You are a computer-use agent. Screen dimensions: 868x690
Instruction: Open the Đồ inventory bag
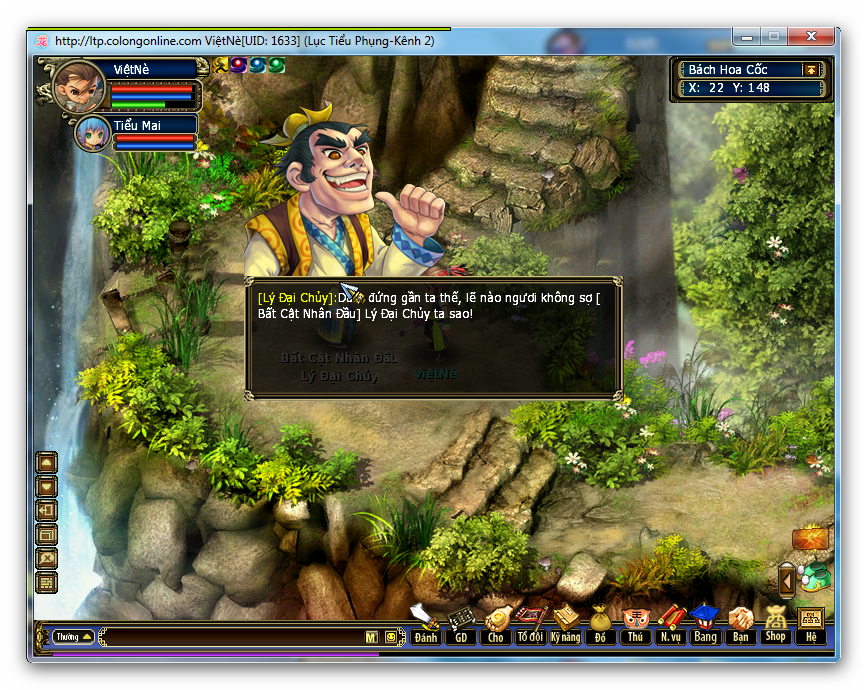[x=600, y=625]
